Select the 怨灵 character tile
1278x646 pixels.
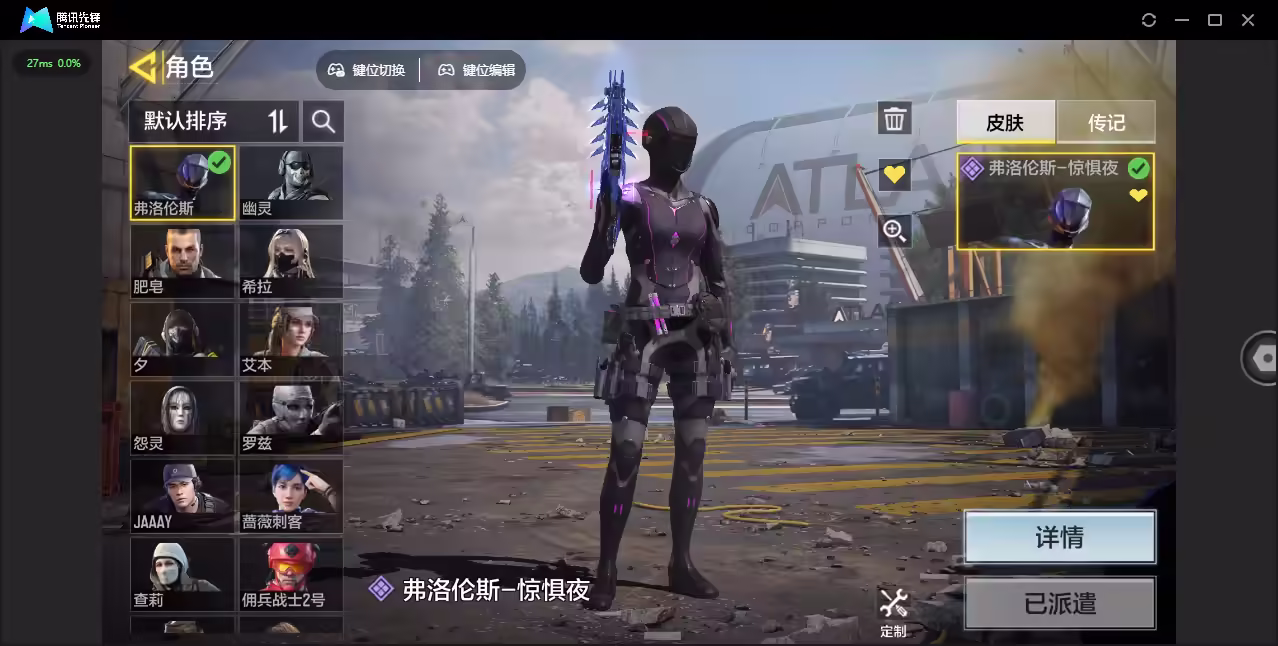[182, 417]
